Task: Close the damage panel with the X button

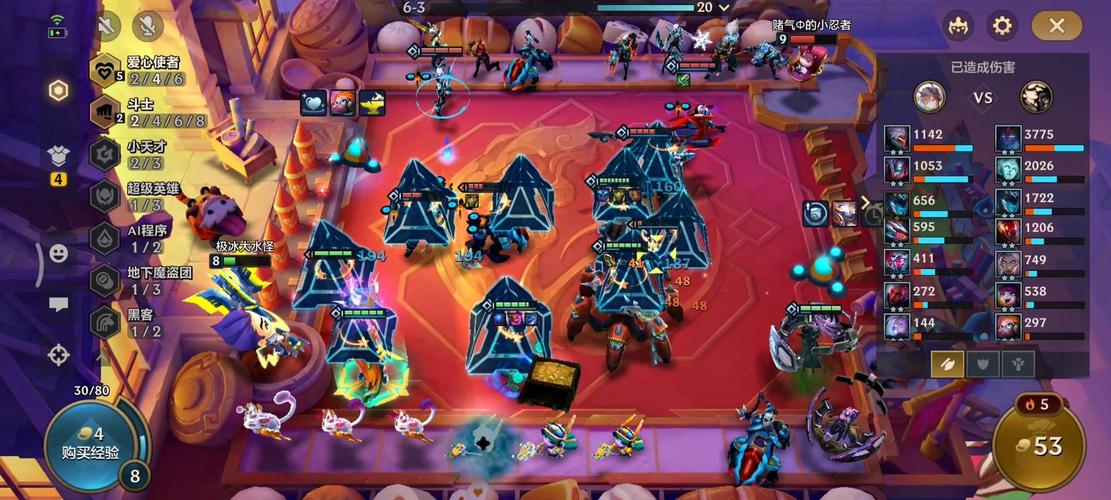Action: click(1056, 26)
